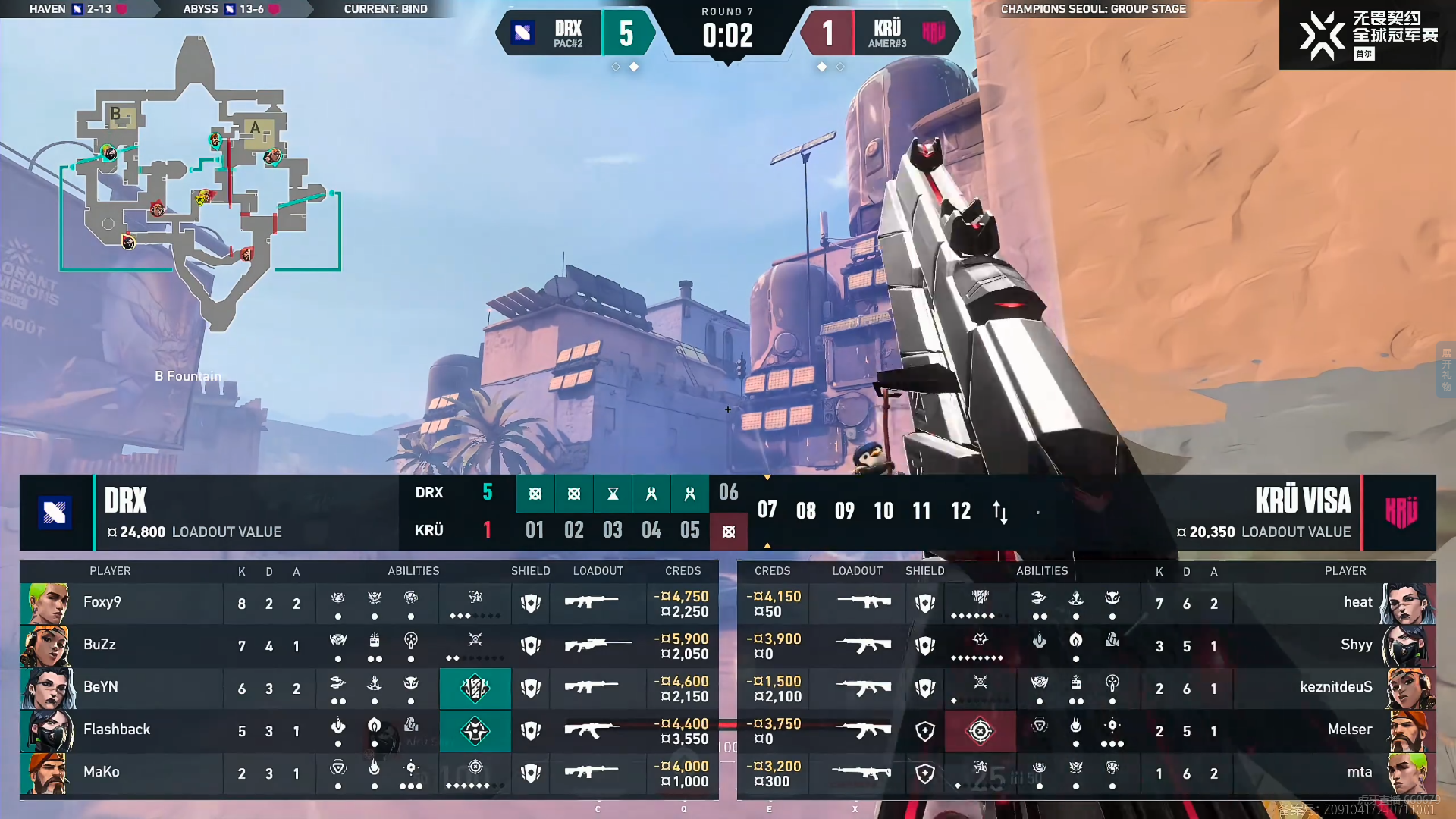Image resolution: width=1456 pixels, height=819 pixels.
Task: Click Shyy's agent portrait
Action: tap(1410, 645)
